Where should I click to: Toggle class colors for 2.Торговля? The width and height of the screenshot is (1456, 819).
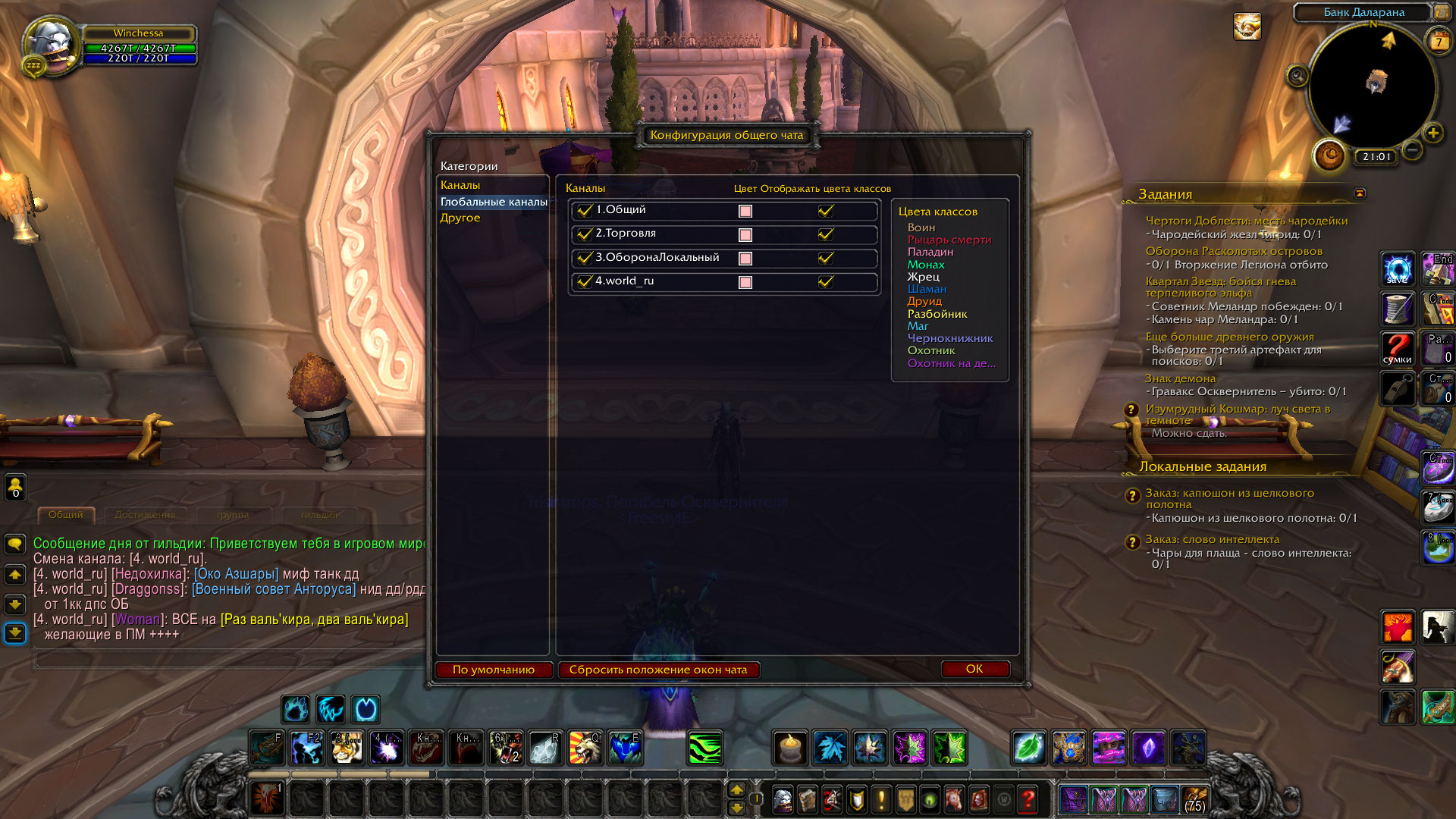click(826, 234)
